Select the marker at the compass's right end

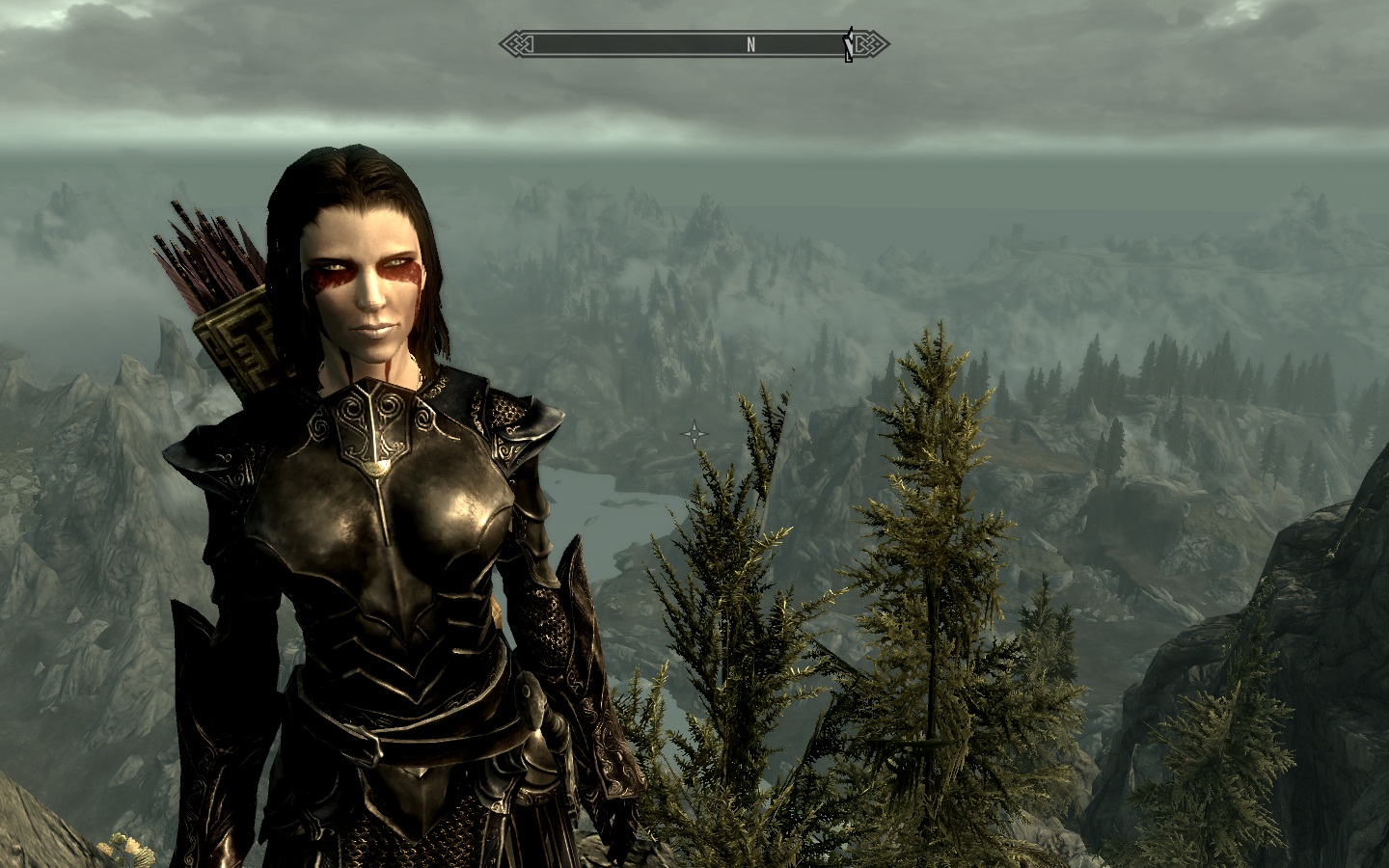pos(849,45)
